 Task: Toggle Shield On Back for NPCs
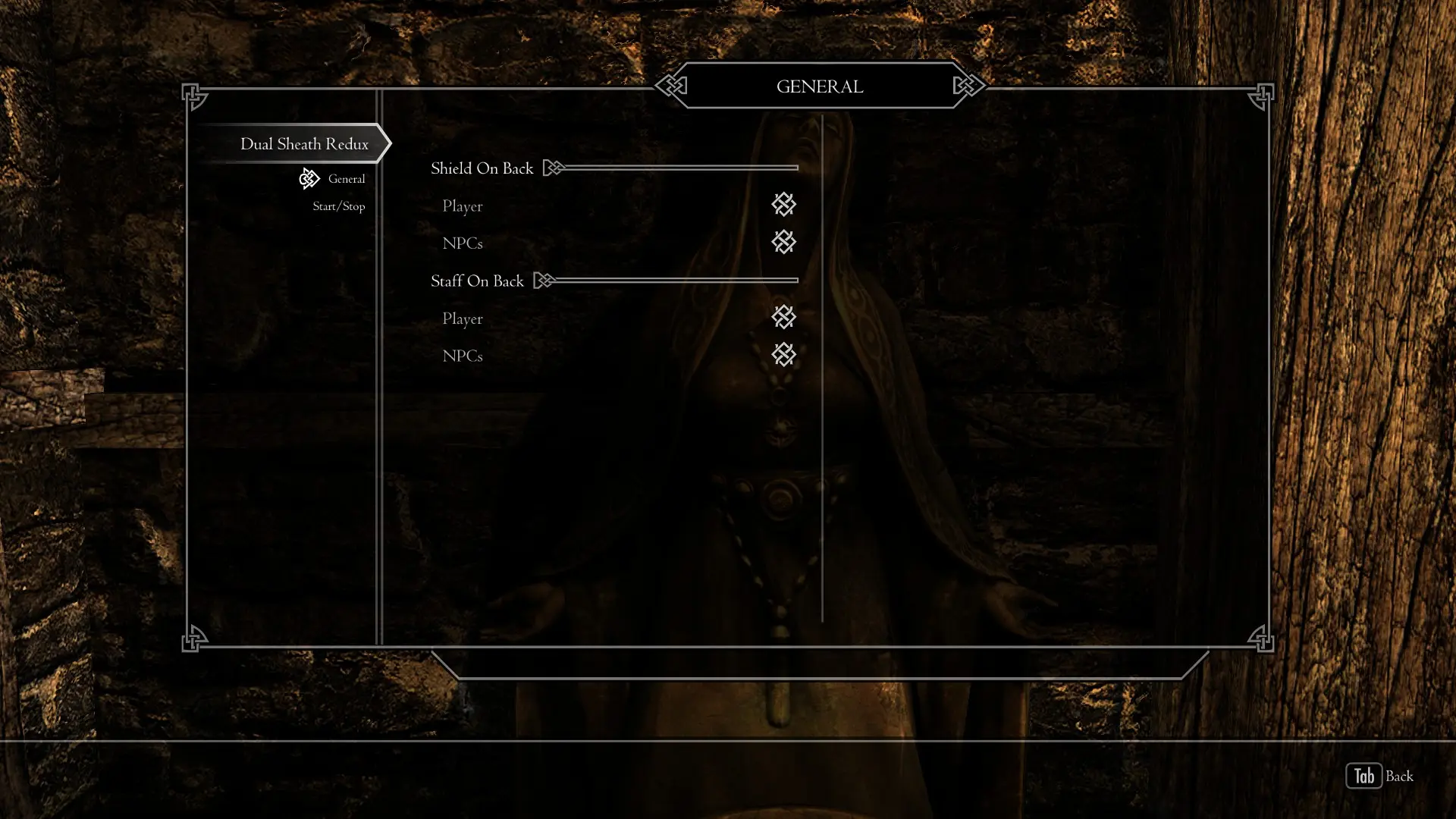pyautogui.click(x=783, y=243)
